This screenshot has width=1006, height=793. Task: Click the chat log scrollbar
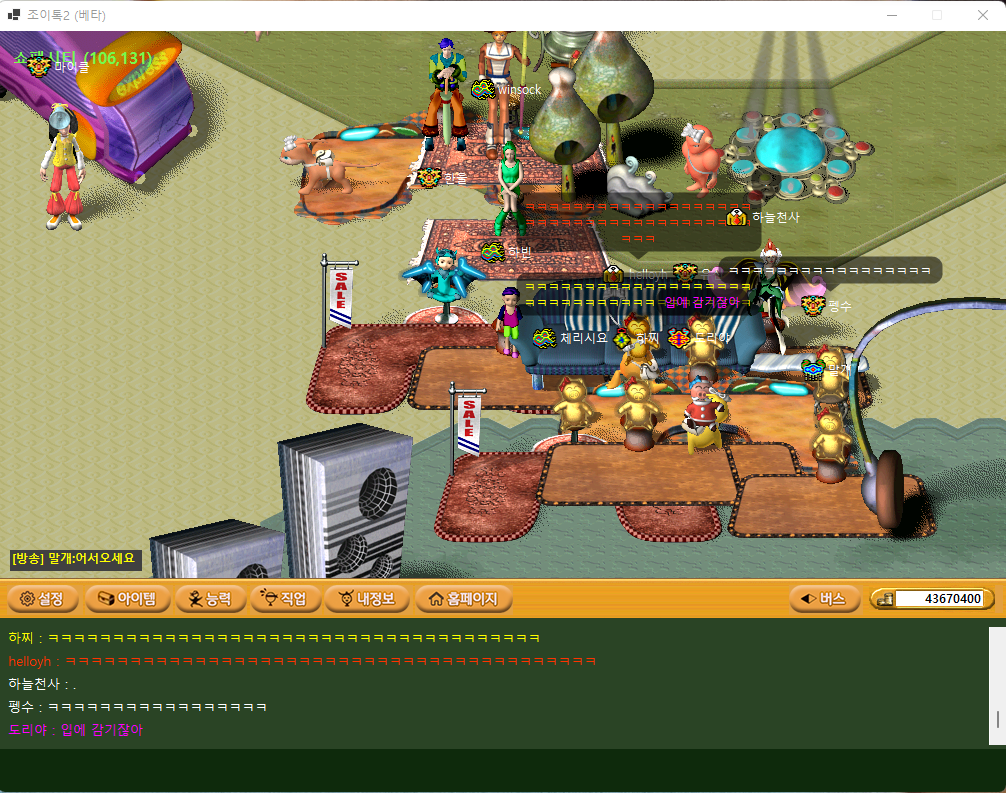[x=996, y=718]
